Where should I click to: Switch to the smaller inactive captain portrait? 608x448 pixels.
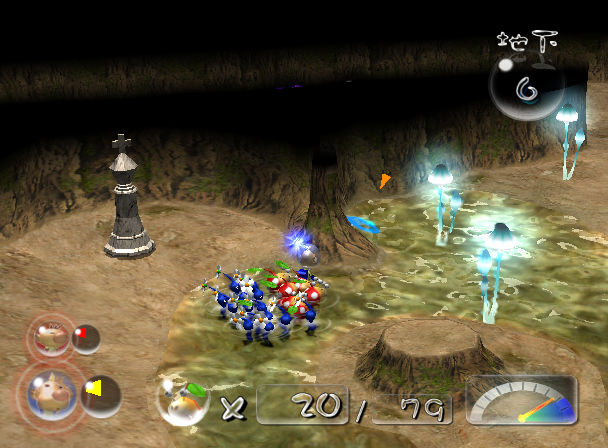pos(48,337)
